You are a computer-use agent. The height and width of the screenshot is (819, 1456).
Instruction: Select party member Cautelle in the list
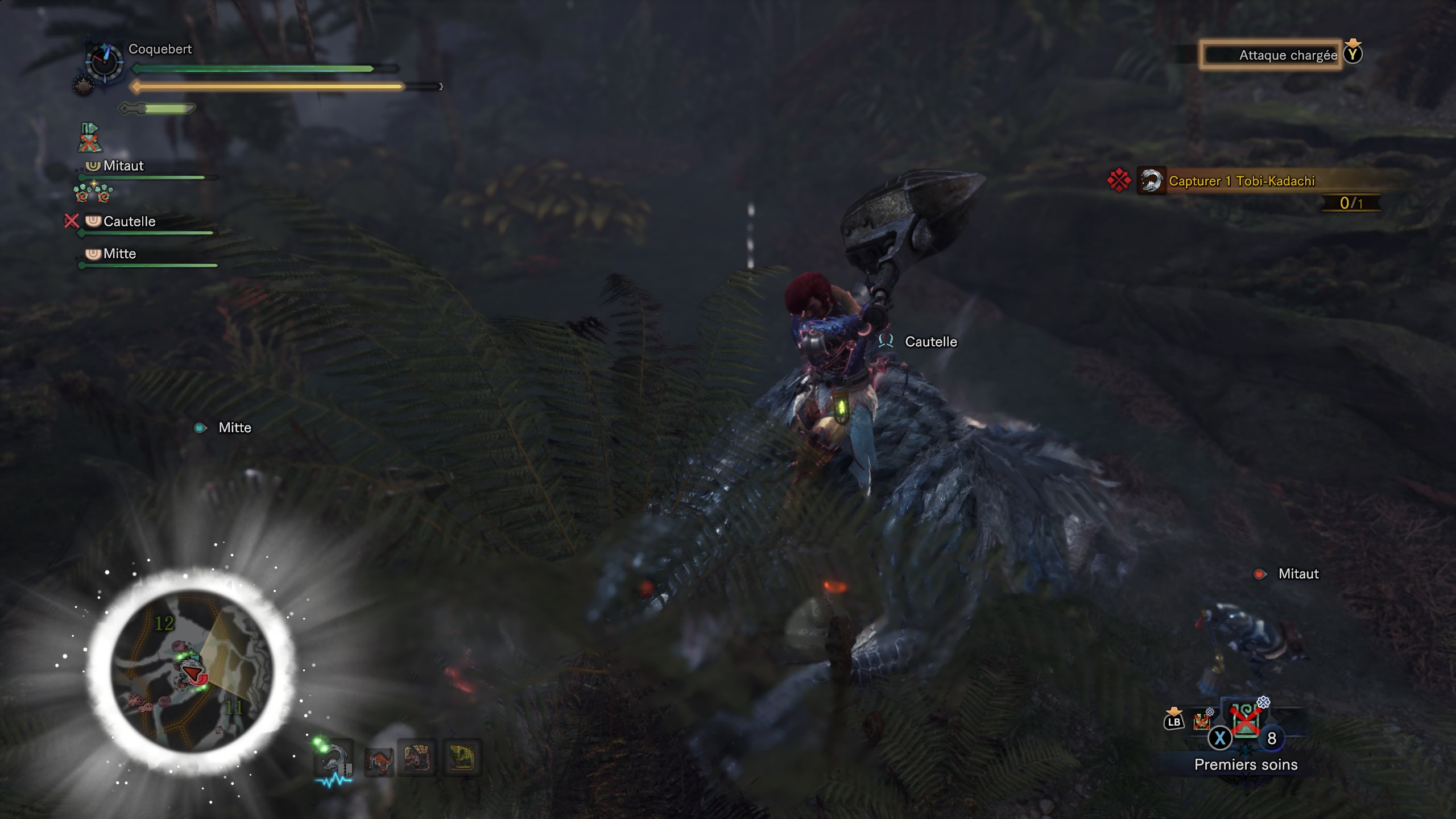pyautogui.click(x=129, y=221)
